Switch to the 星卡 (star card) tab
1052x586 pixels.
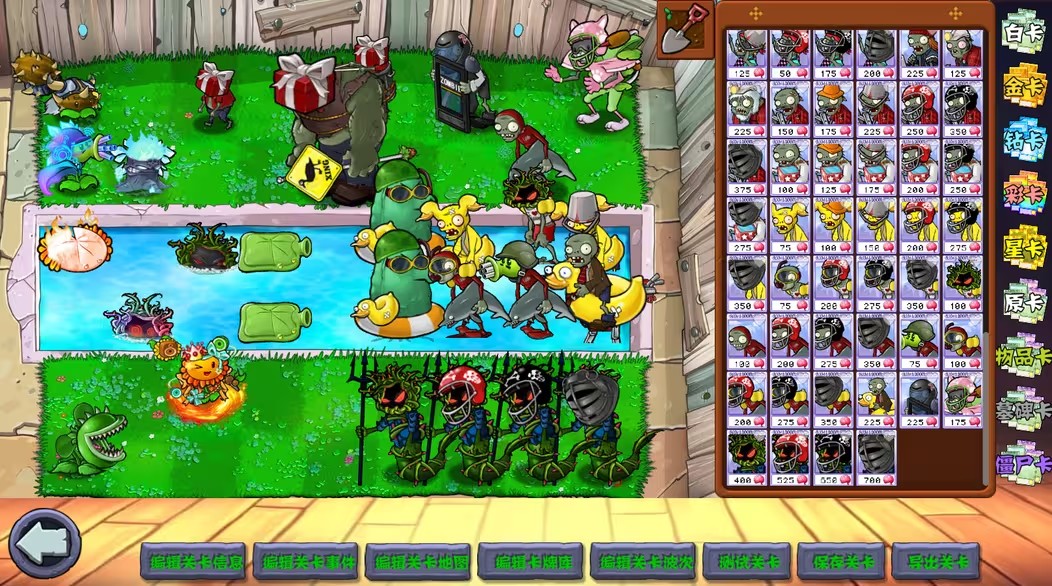(1023, 247)
